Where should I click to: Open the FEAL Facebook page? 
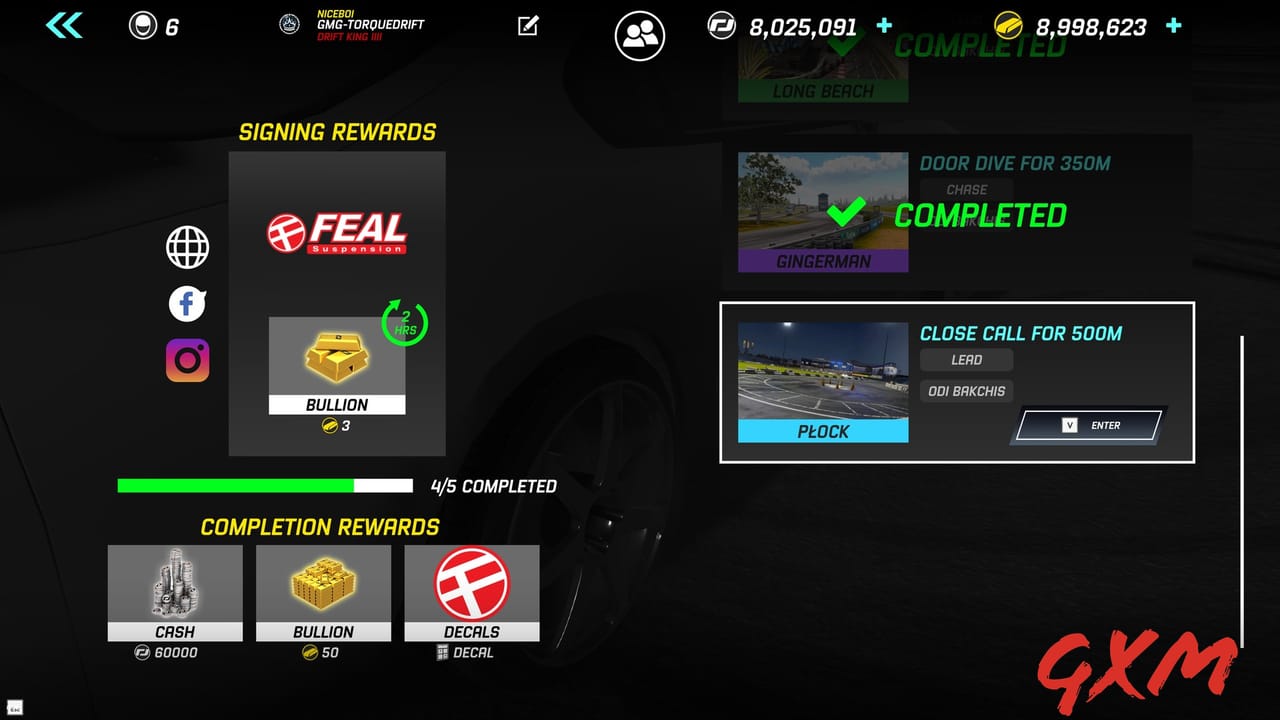pos(186,304)
